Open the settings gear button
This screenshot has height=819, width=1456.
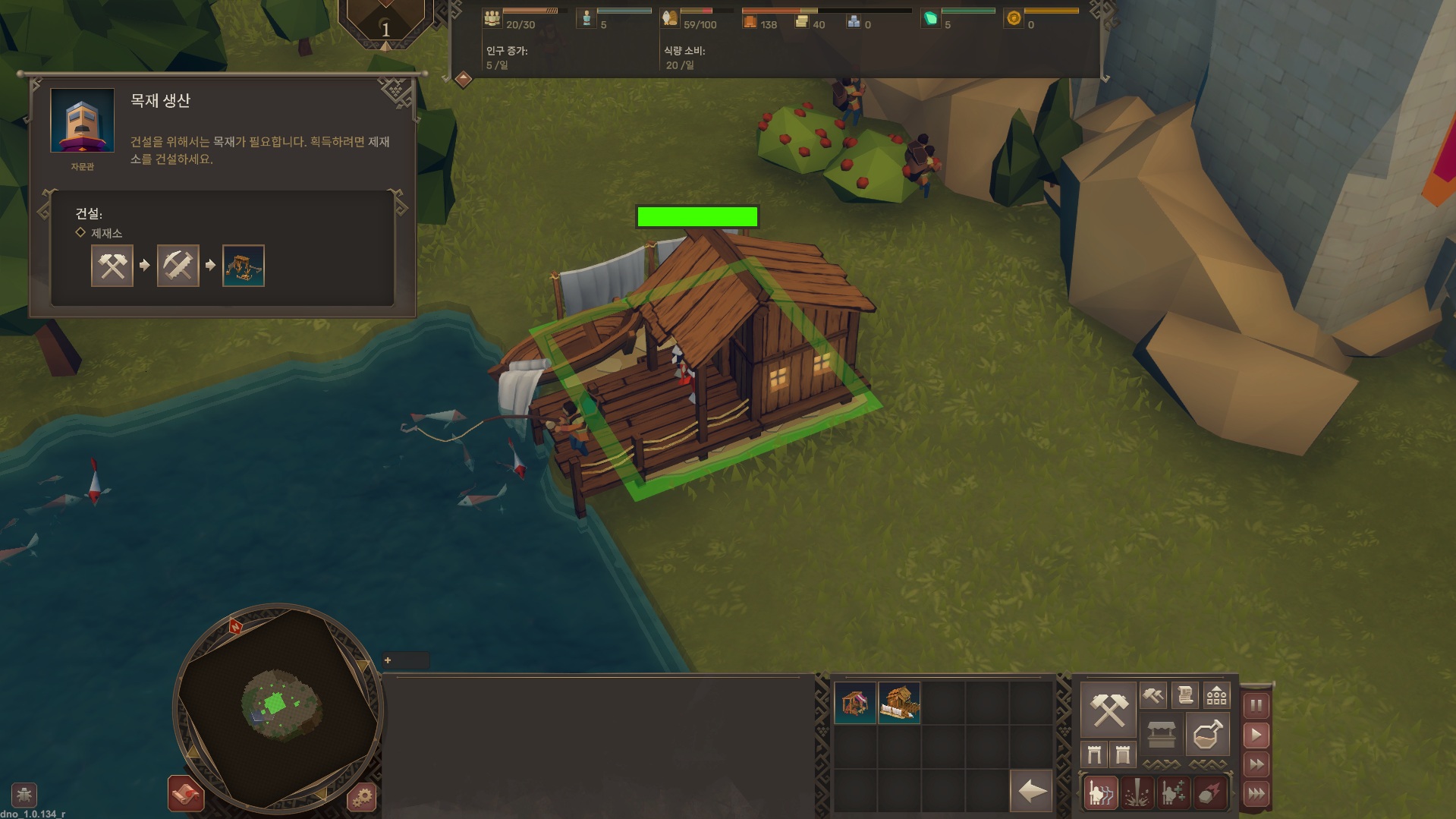[362, 797]
